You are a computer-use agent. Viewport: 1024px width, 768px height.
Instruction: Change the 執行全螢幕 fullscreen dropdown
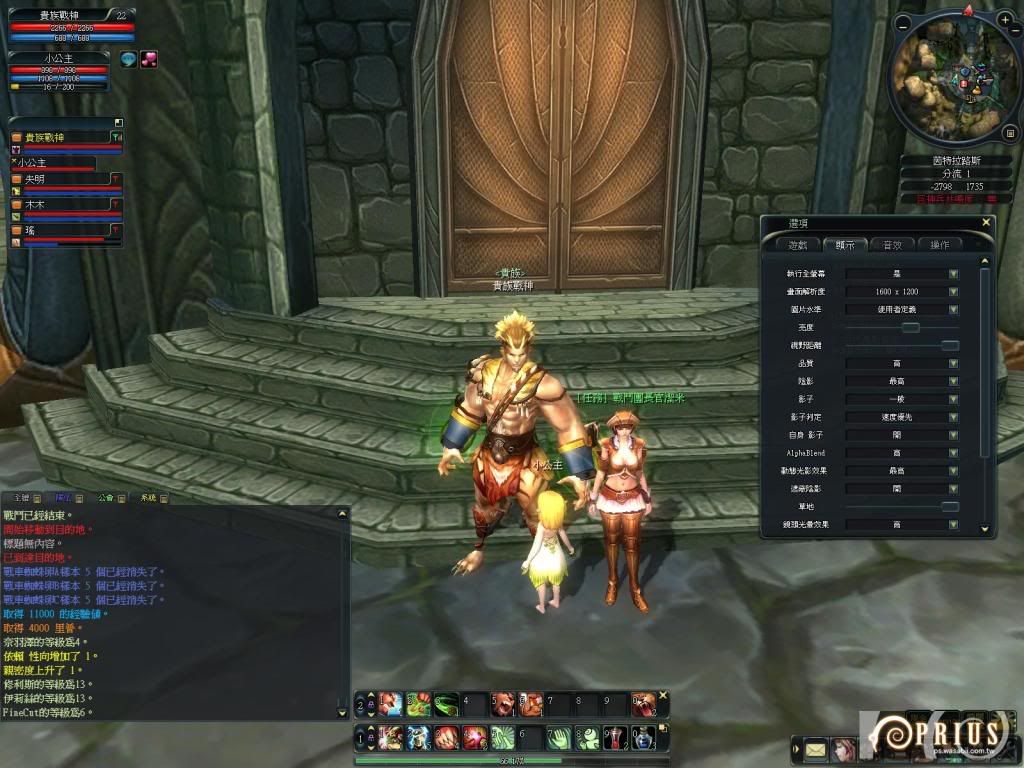pyautogui.click(x=953, y=273)
